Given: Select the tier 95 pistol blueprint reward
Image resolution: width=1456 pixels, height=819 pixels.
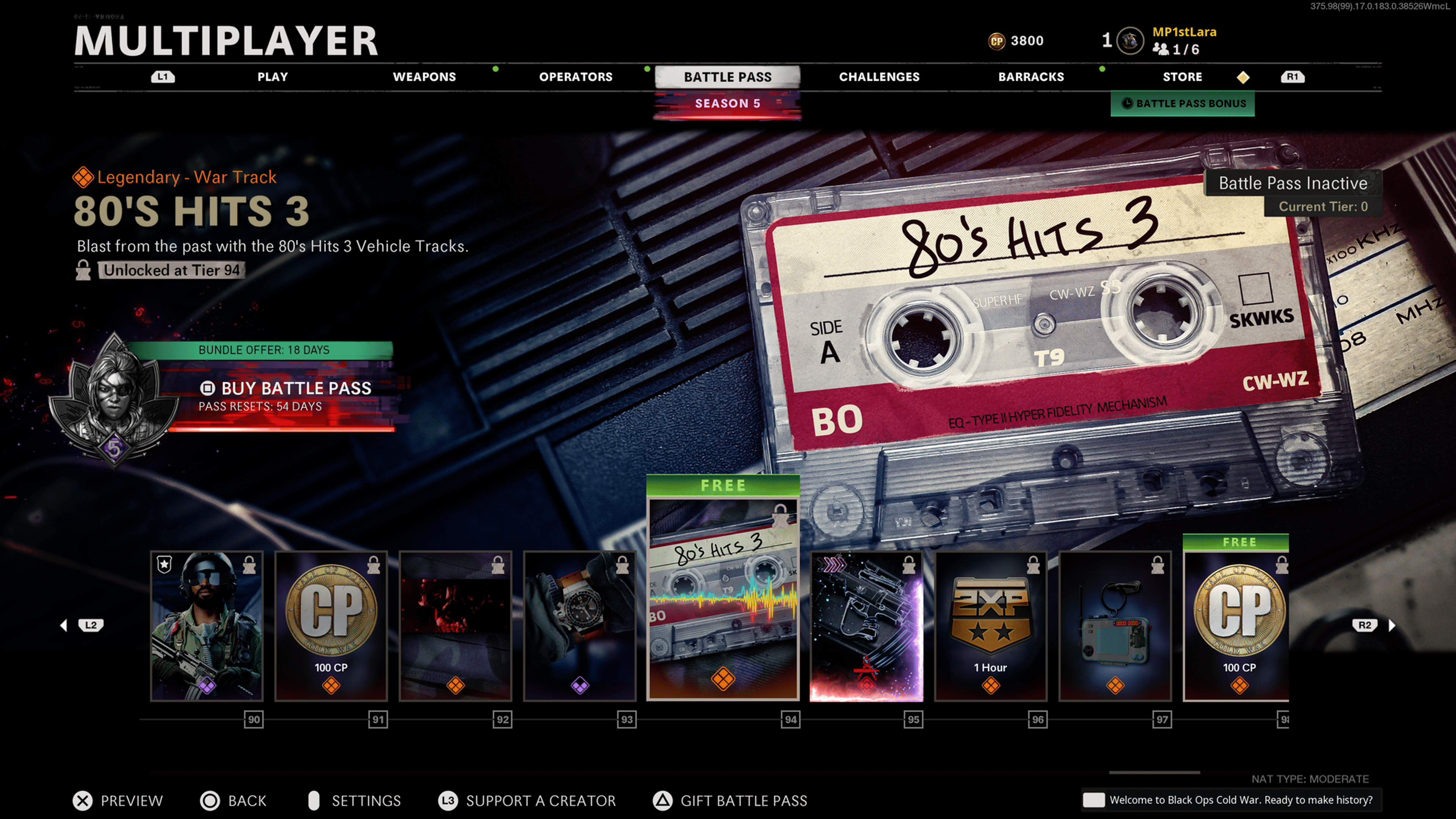Looking at the screenshot, I should [x=866, y=626].
